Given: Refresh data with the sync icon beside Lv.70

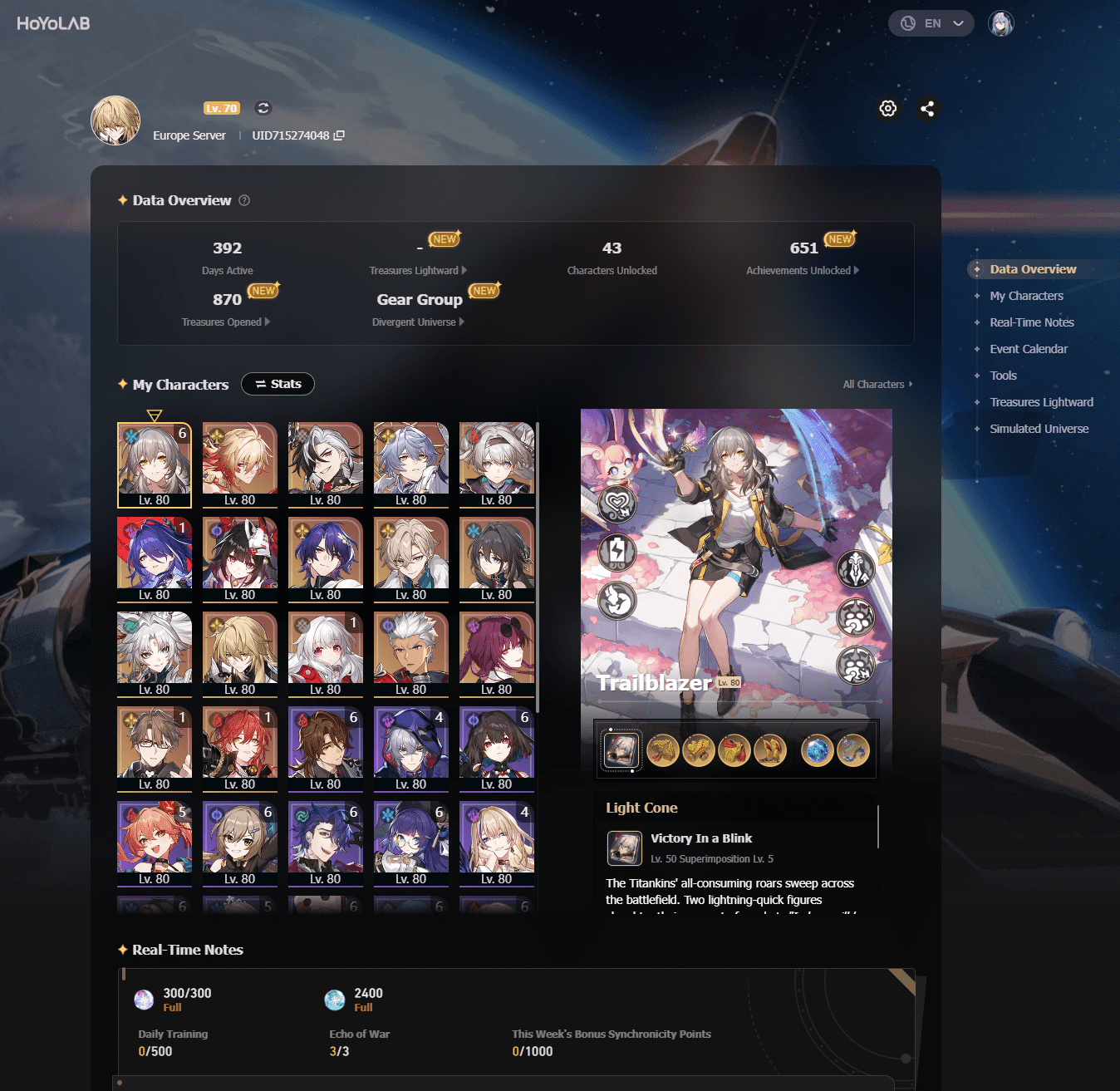Looking at the screenshot, I should 263,108.
